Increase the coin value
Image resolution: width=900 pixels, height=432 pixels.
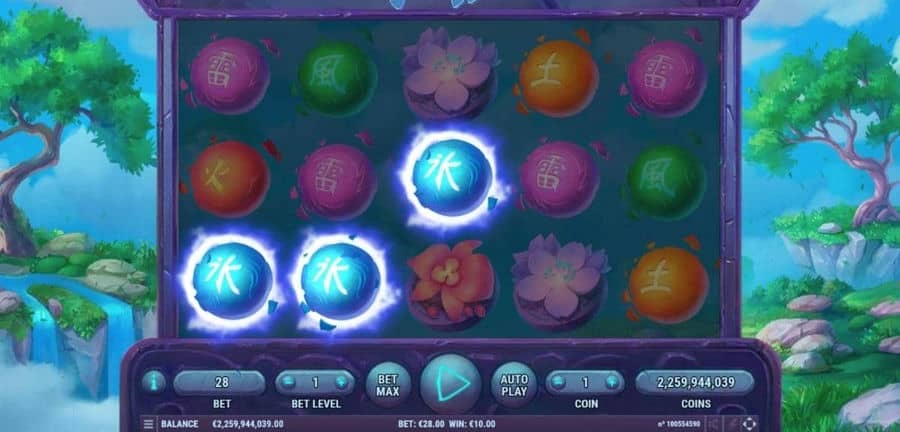click(x=611, y=382)
